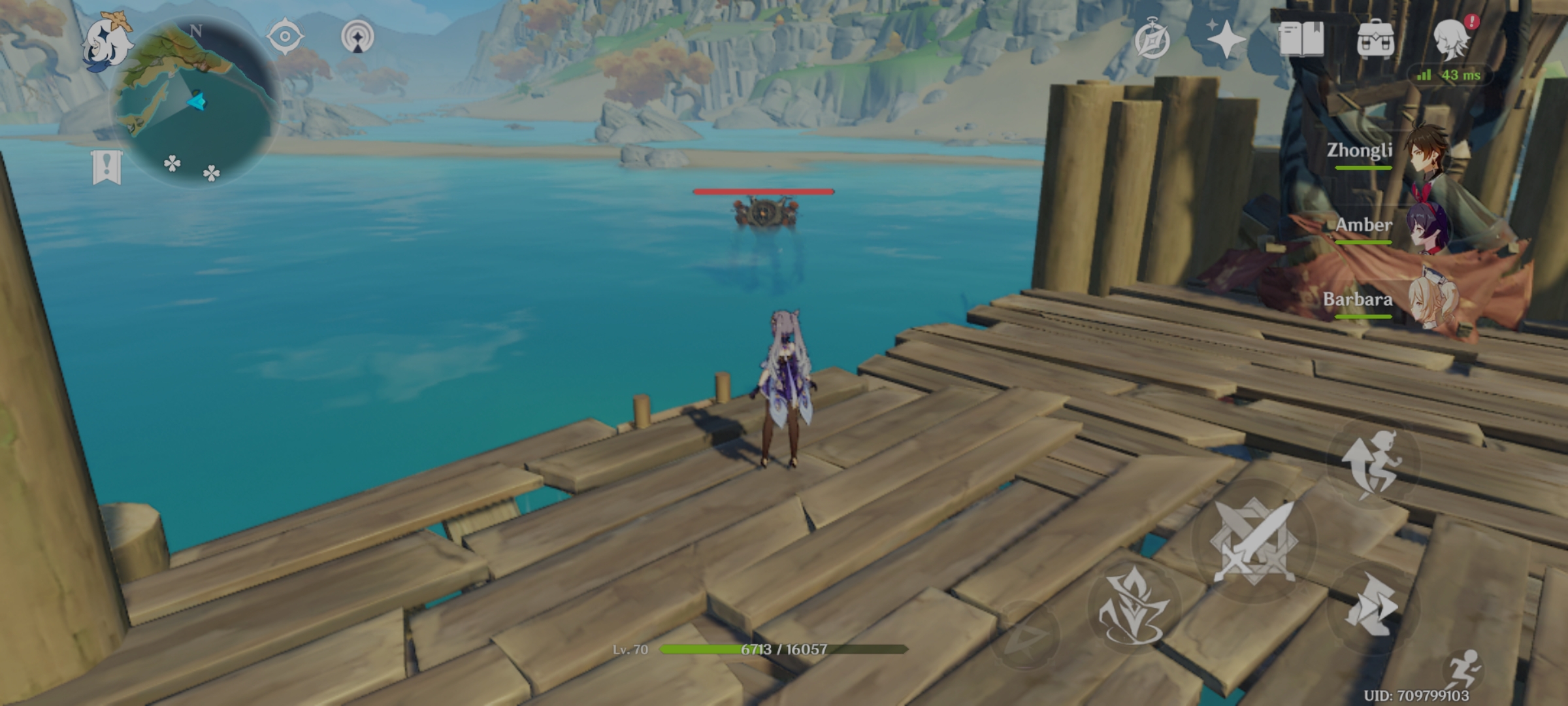
Task: Tap the signal beacon icon beside the minimap
Action: [x=357, y=36]
